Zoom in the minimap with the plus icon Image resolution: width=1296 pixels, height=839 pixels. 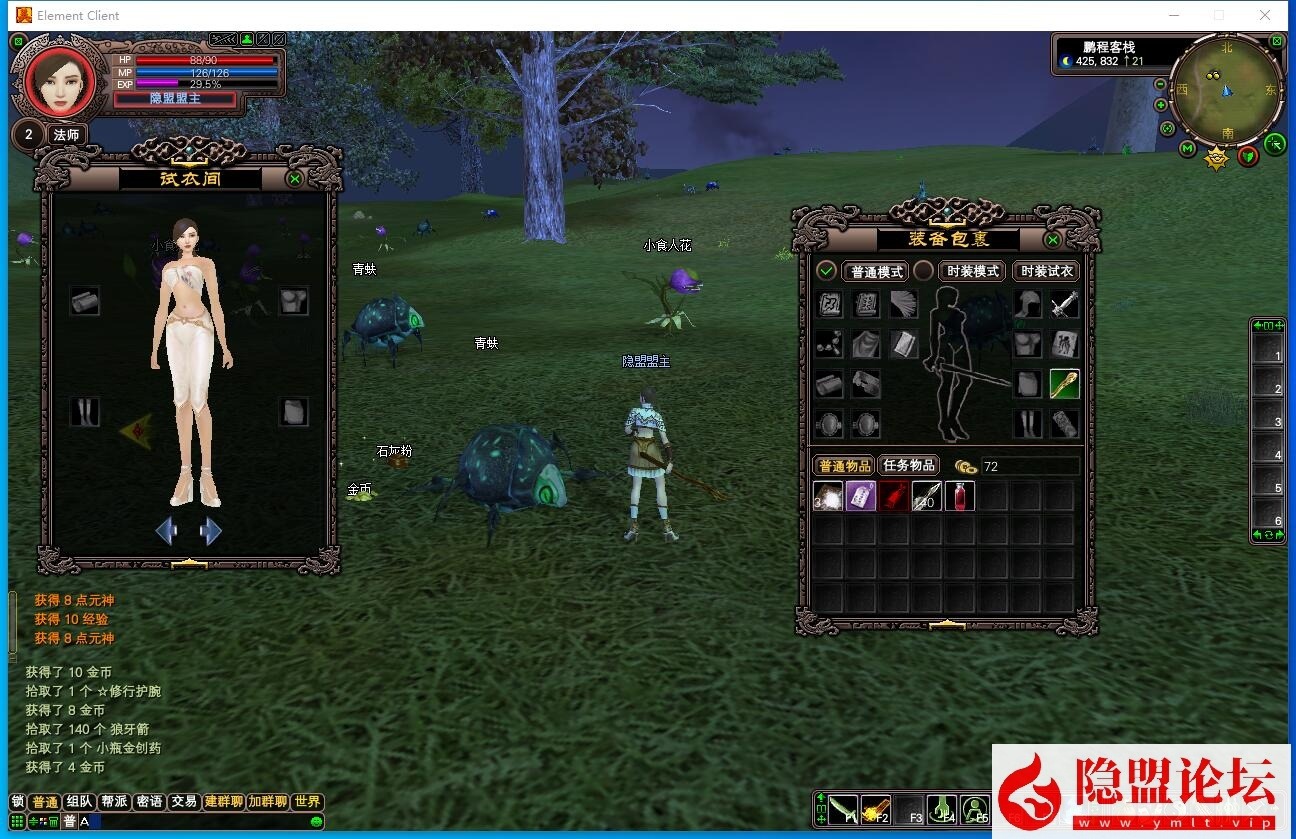[x=1160, y=103]
